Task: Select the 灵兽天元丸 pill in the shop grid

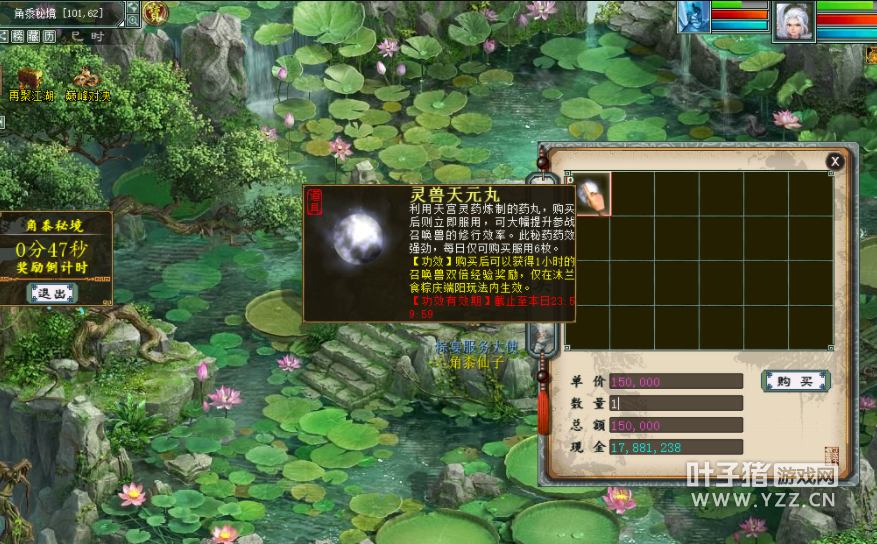Action: pos(591,193)
